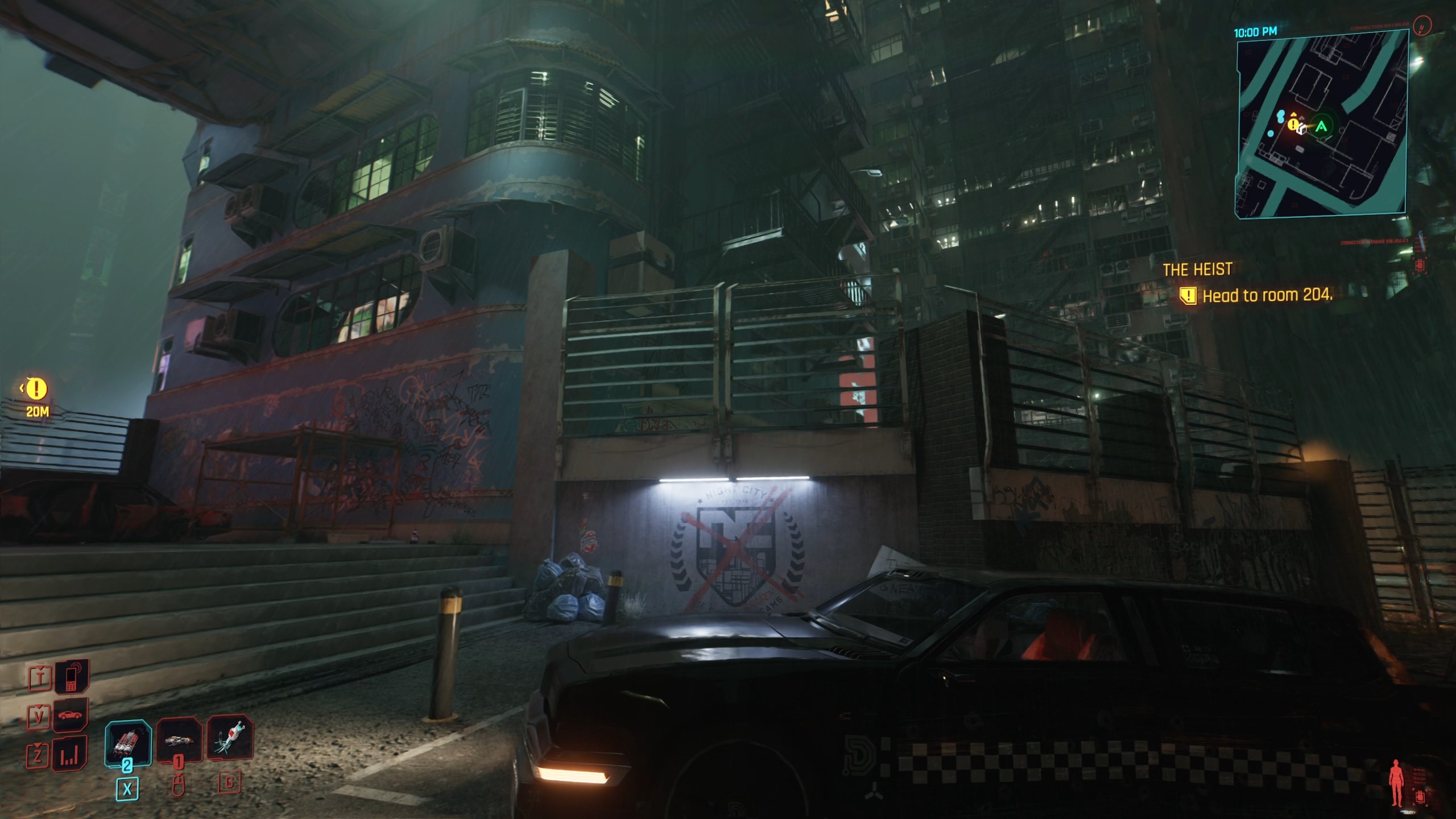Screen dimensions: 1456x819
Task: Open The Heist quest tracker
Action: click(x=1197, y=270)
